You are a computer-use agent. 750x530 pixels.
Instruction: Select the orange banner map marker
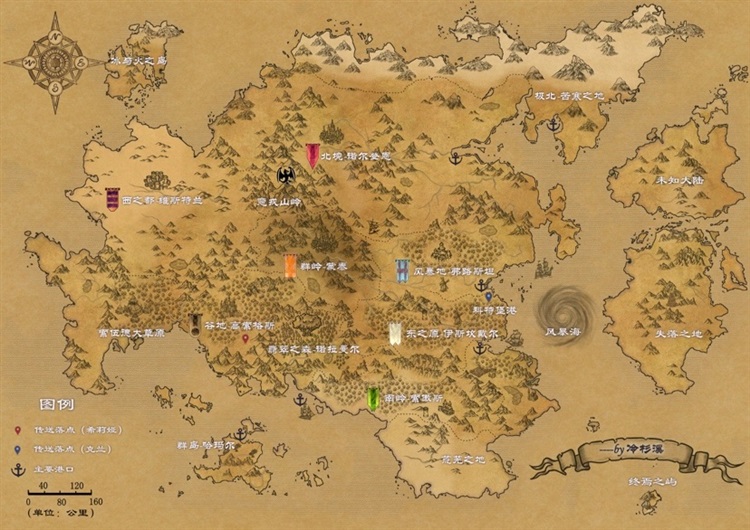[x=290, y=265]
